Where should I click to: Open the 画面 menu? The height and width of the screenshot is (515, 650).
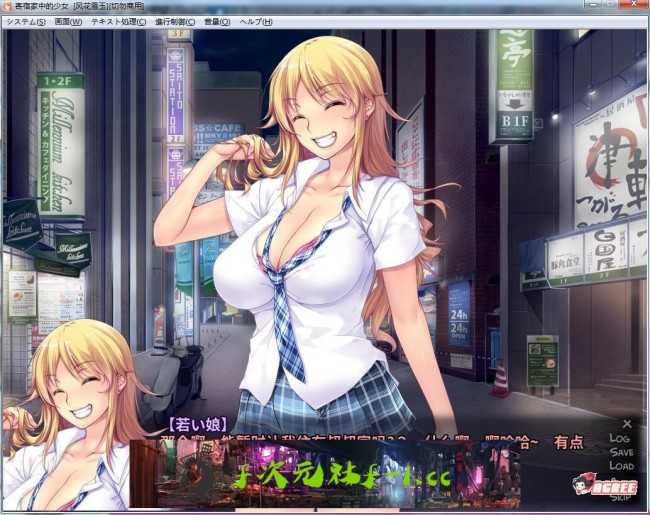pos(68,21)
